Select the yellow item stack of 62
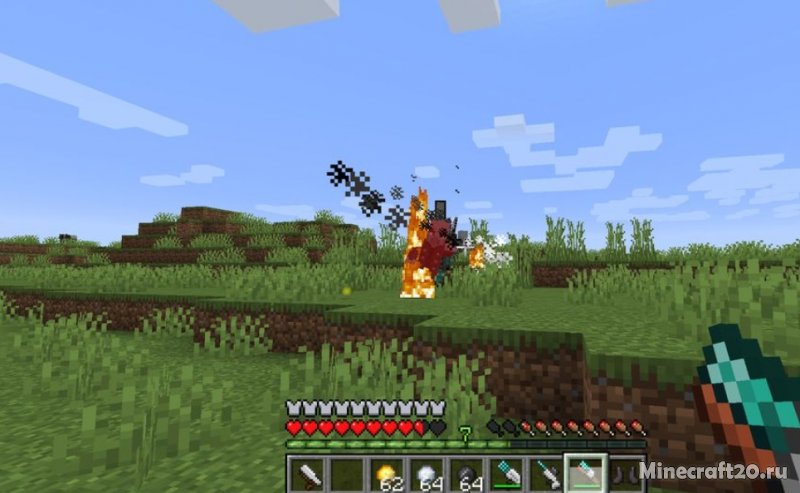 pos(386,474)
